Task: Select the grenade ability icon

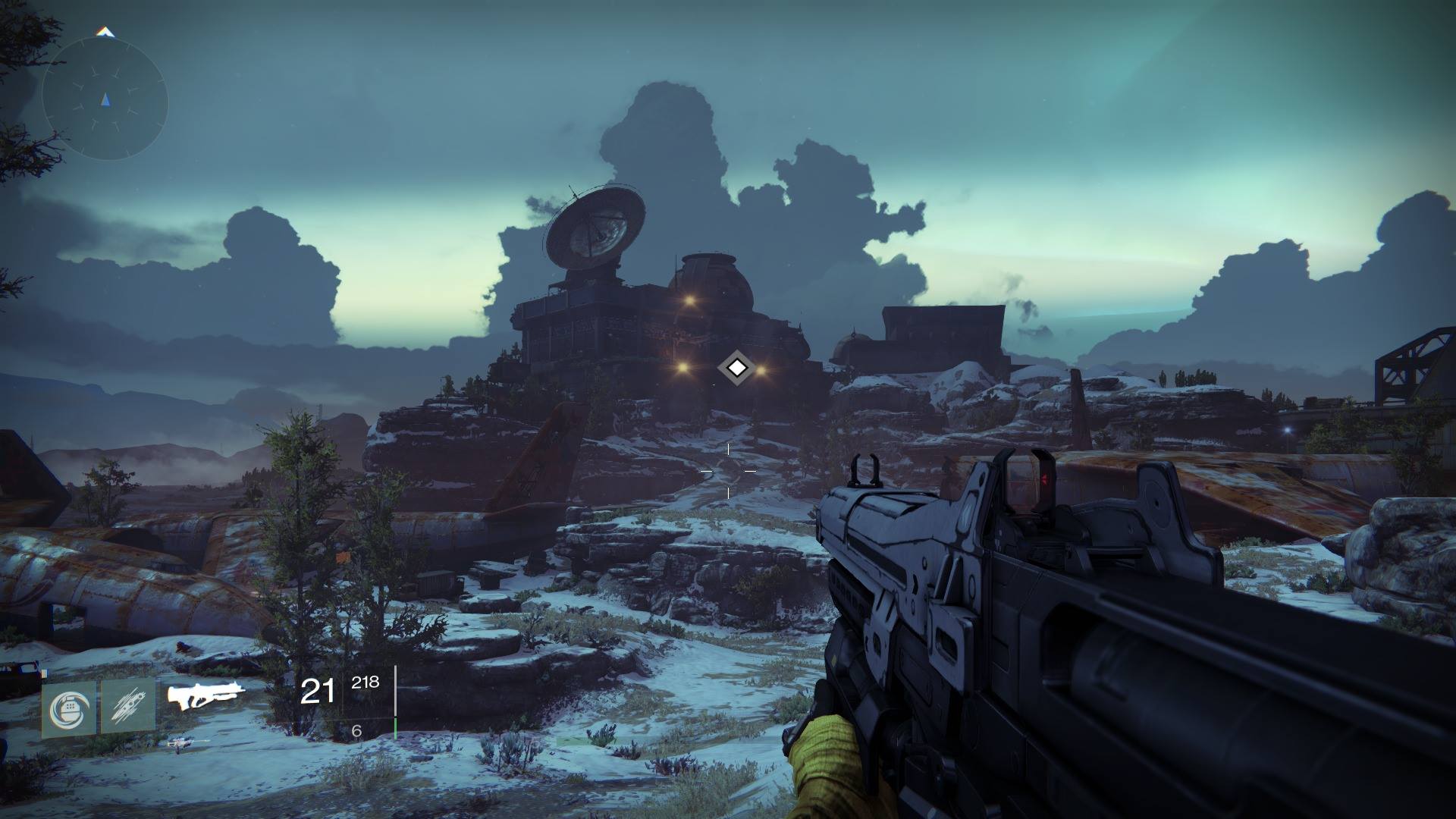Action: [69, 708]
